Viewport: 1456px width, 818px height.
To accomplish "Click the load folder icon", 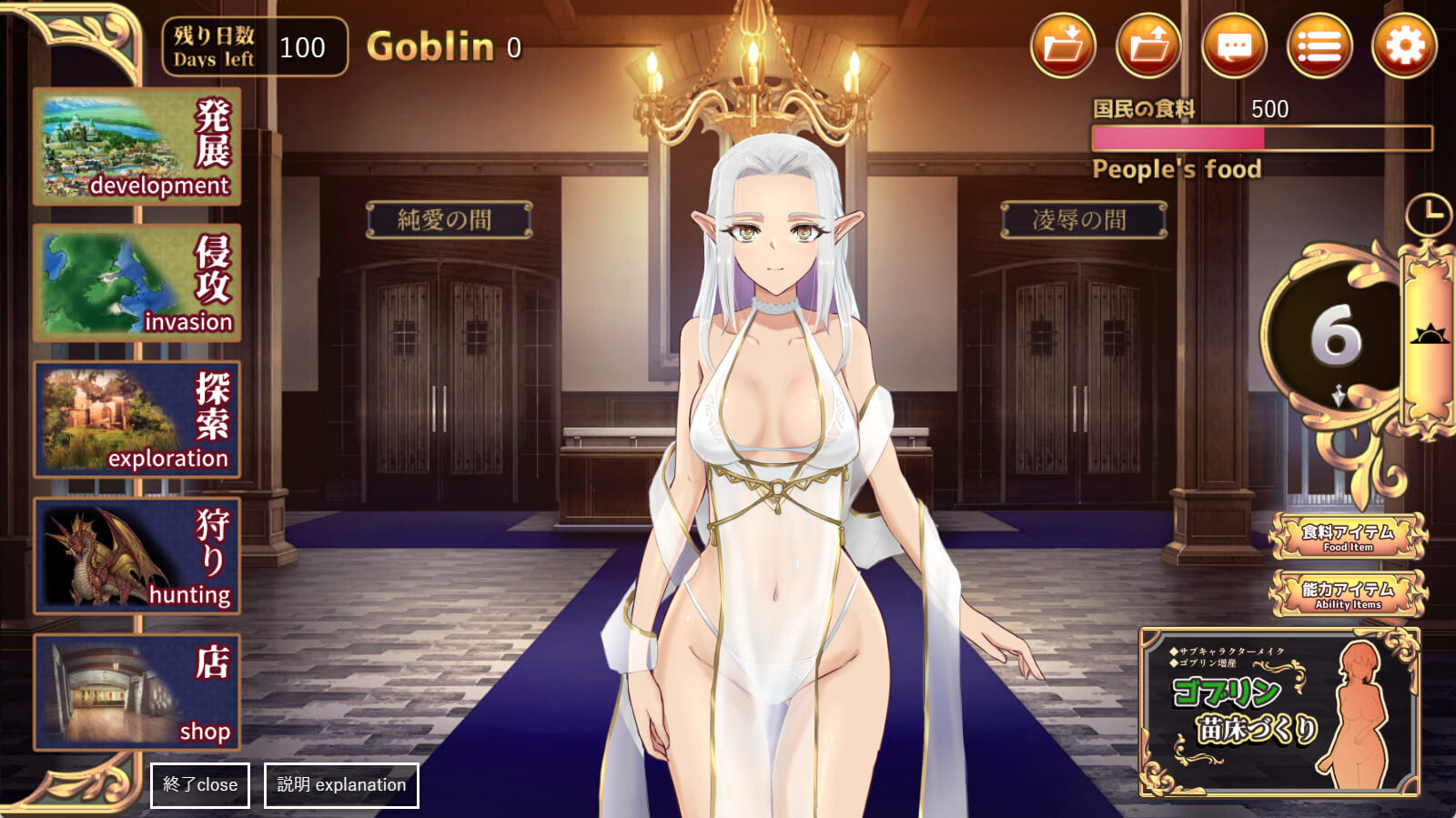I will point(1148,45).
